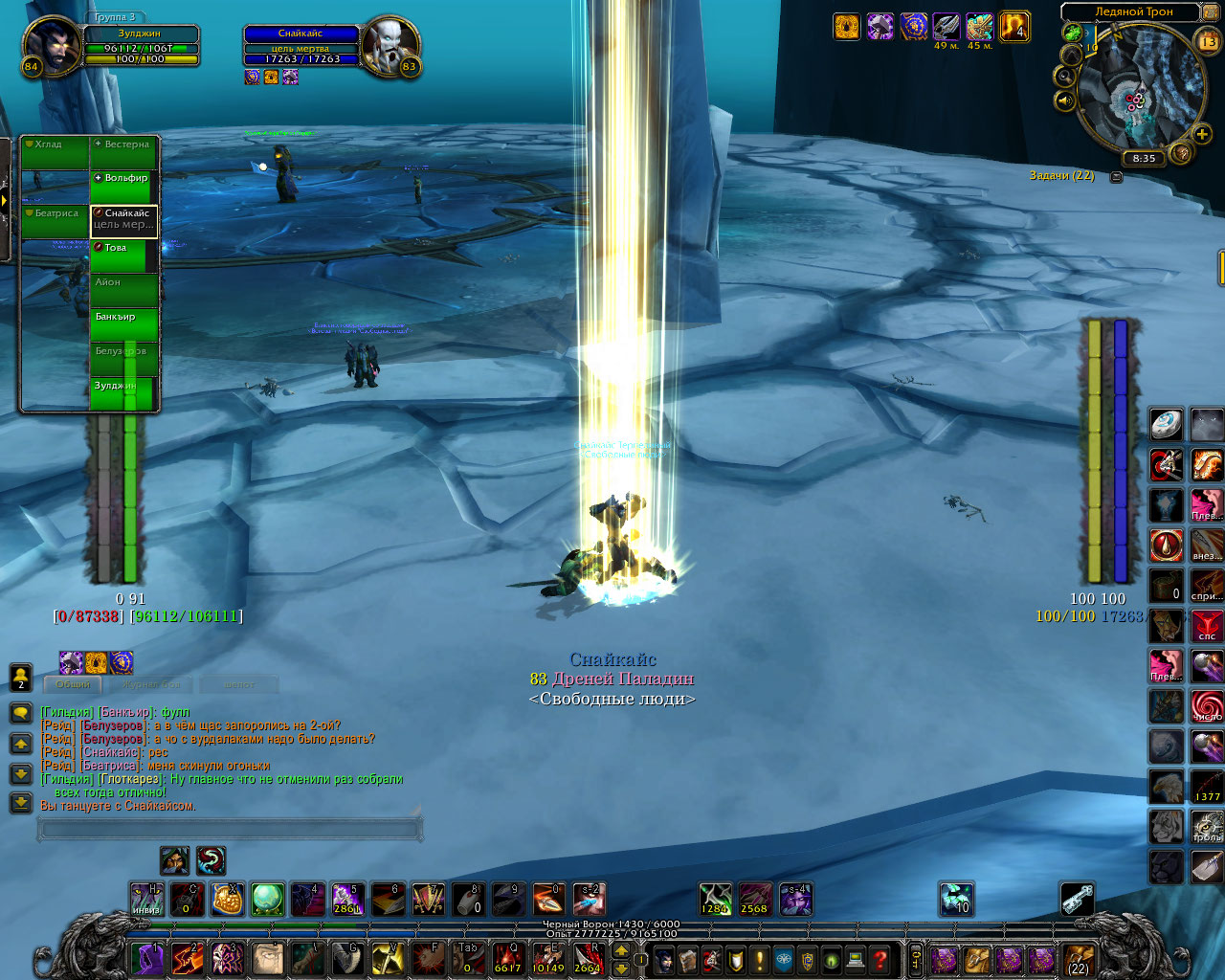Click the minimap clock showing 8:35

click(x=1144, y=159)
